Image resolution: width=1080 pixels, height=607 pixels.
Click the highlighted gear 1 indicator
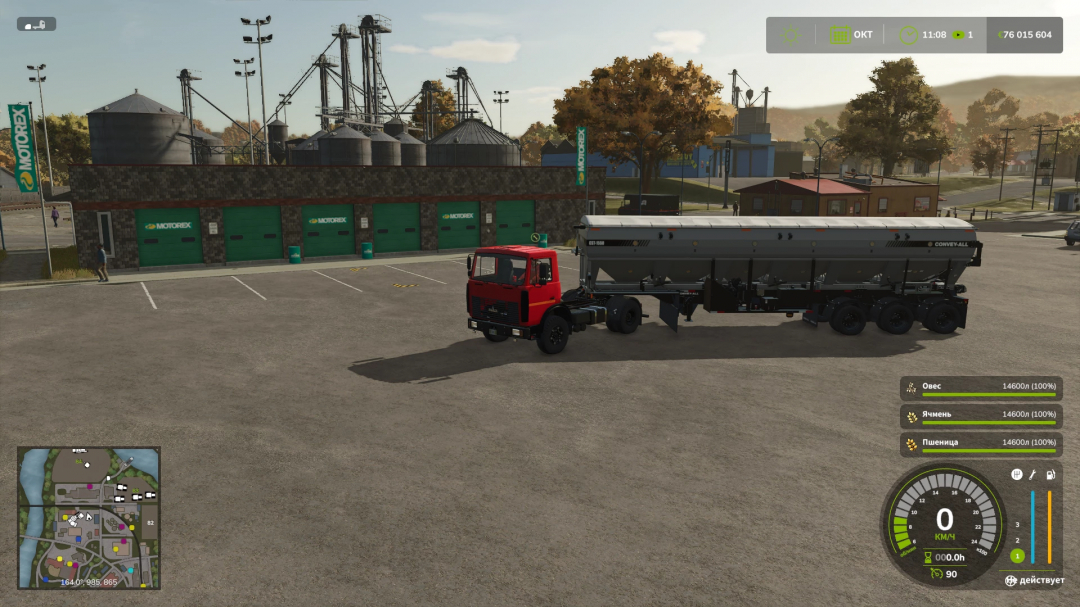(1017, 556)
